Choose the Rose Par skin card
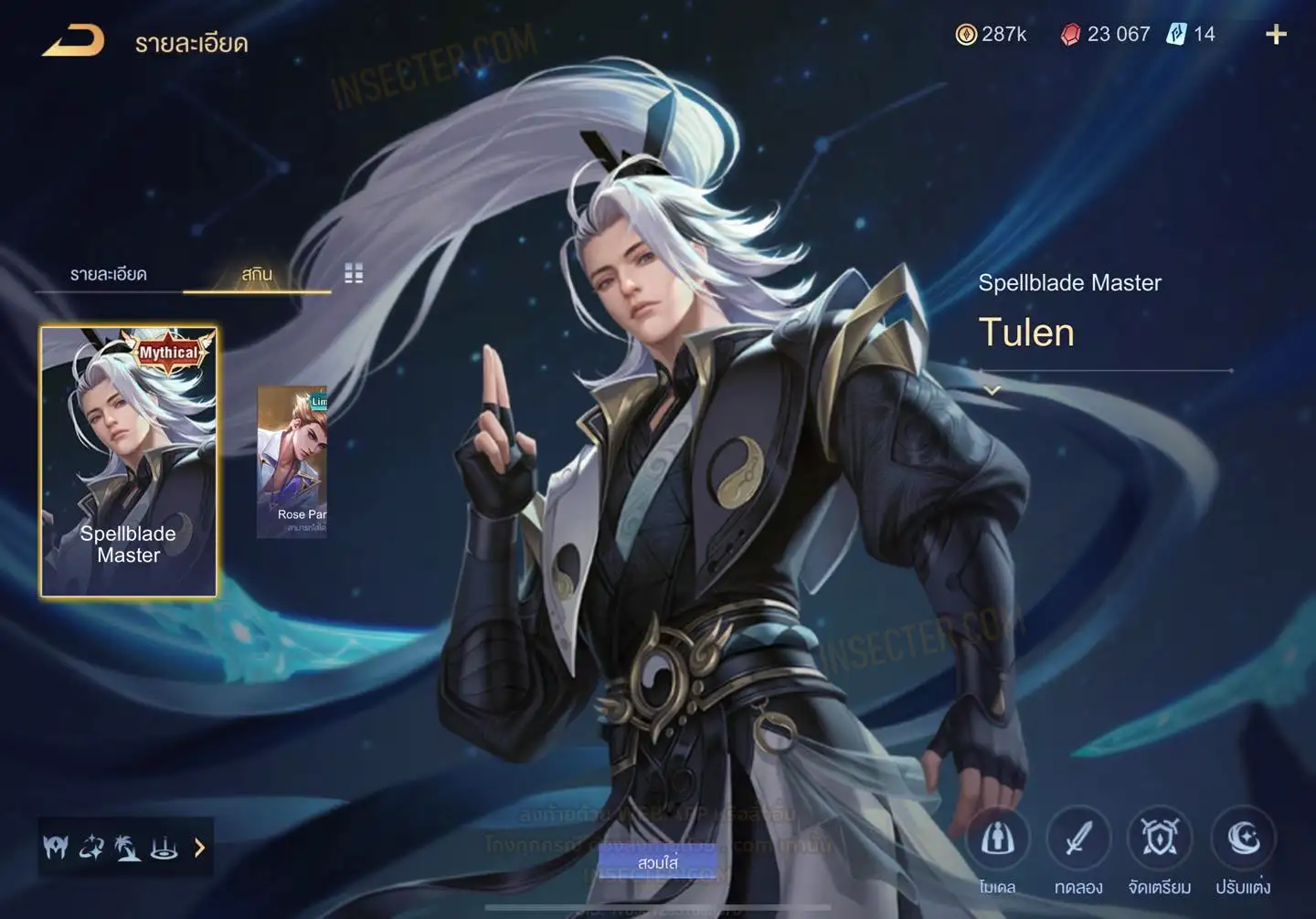Screen dimensions: 1316x919 coord(292,461)
